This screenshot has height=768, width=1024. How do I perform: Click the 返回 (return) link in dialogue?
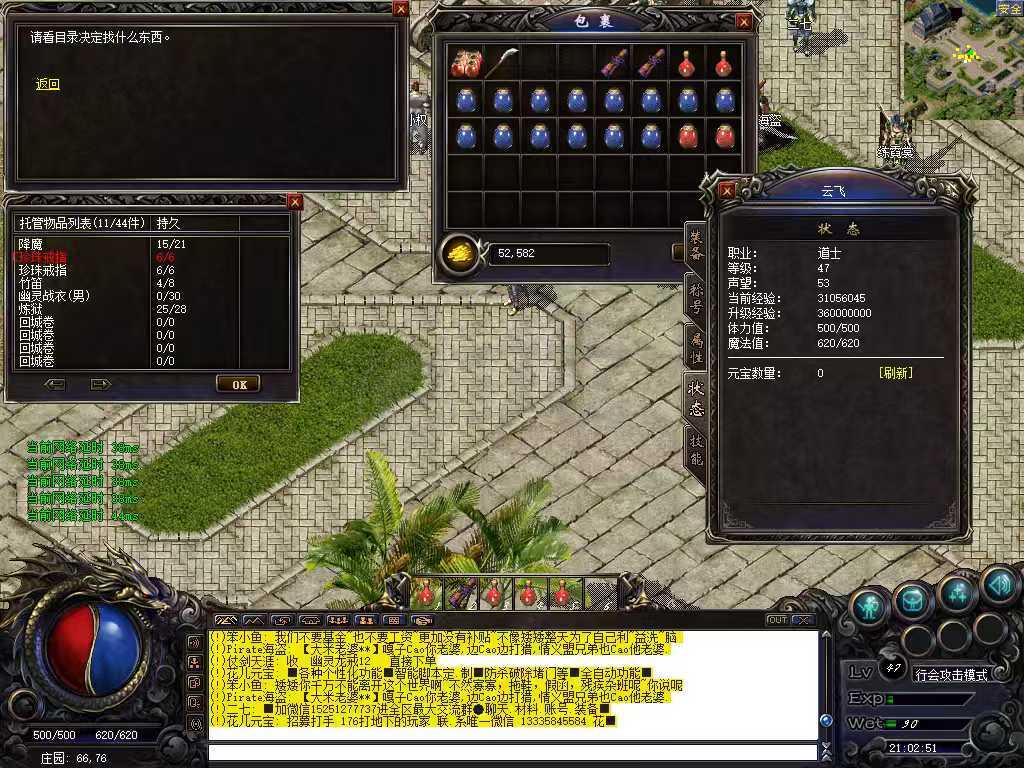(47, 85)
